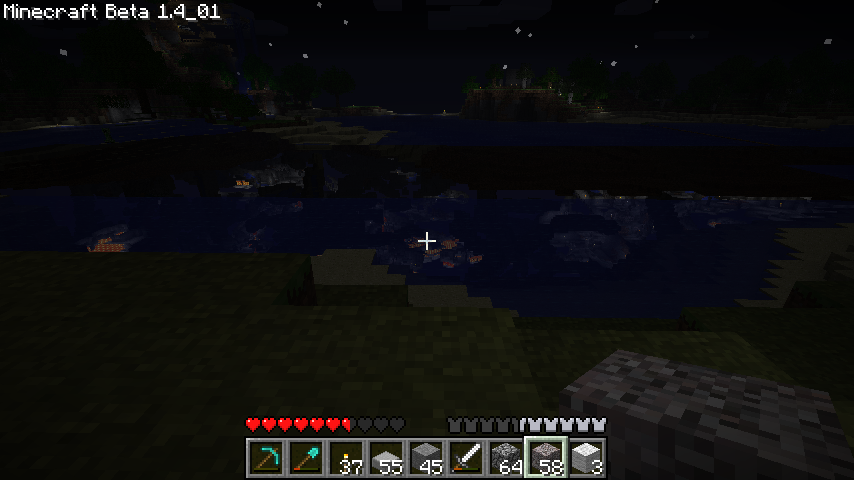
Task: Equip the iron sword from the hotbar
Action: coord(467,459)
